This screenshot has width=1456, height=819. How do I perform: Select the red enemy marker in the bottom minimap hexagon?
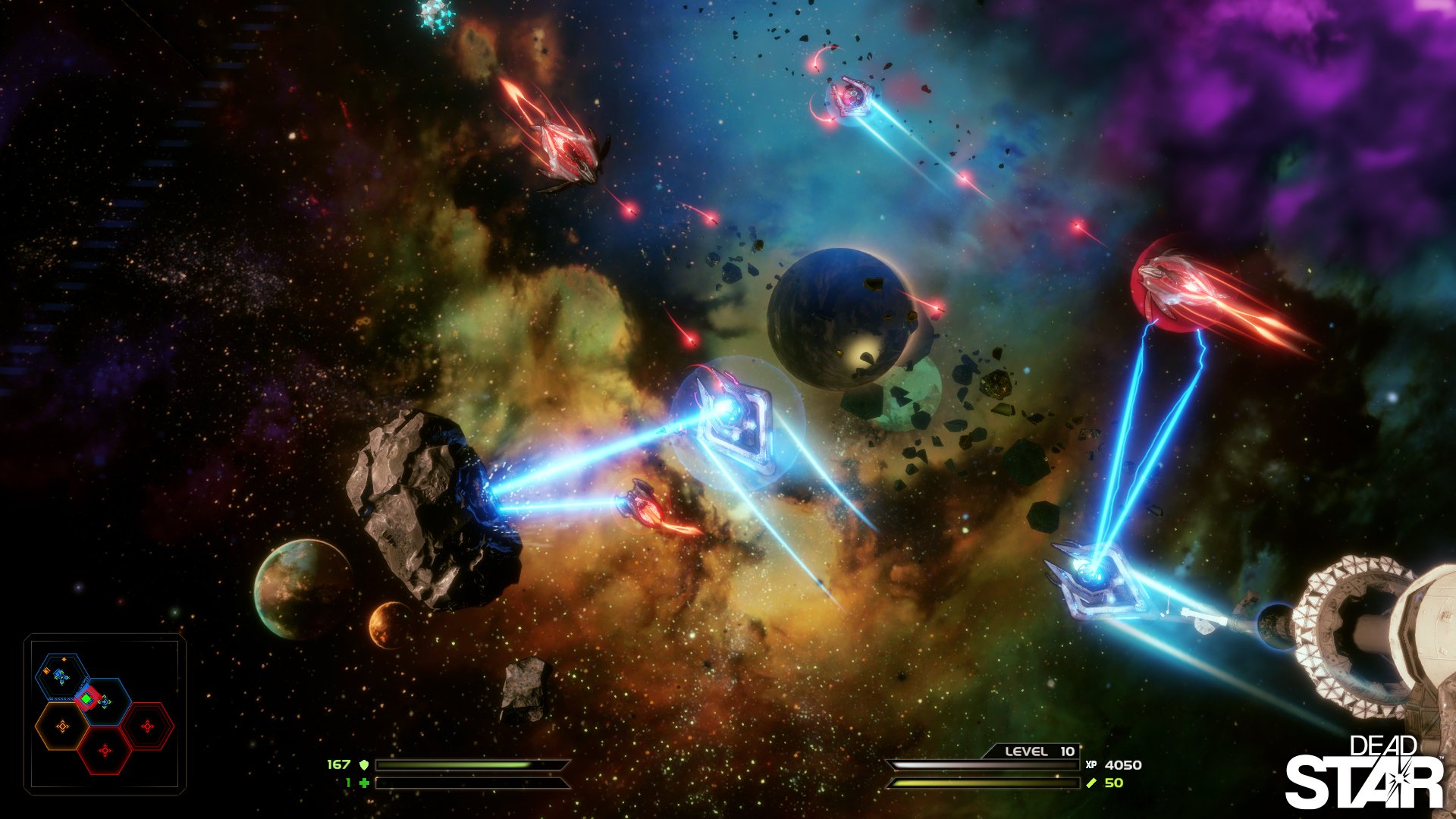(105, 749)
